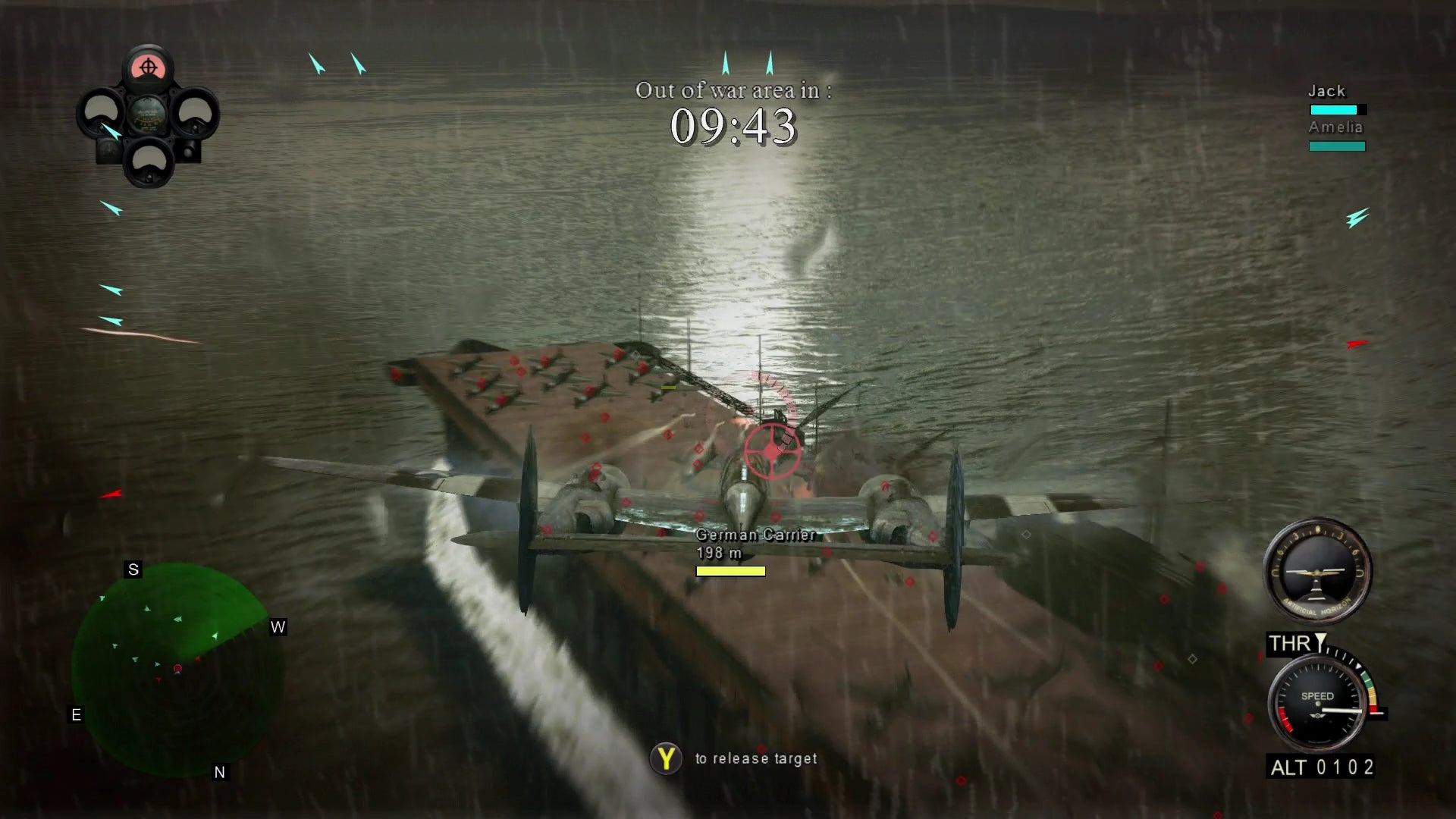Screen dimensions: 1456x819
Task: Click 'to release target' prompt text
Action: (x=755, y=758)
